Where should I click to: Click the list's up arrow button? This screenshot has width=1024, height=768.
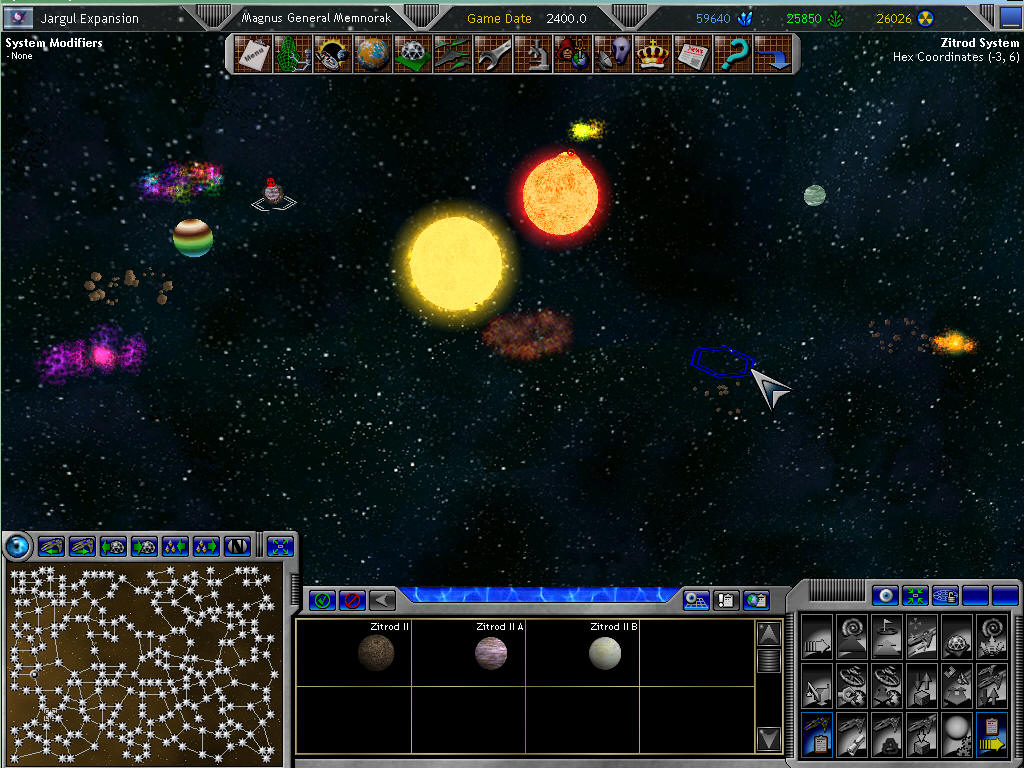pyautogui.click(x=767, y=634)
